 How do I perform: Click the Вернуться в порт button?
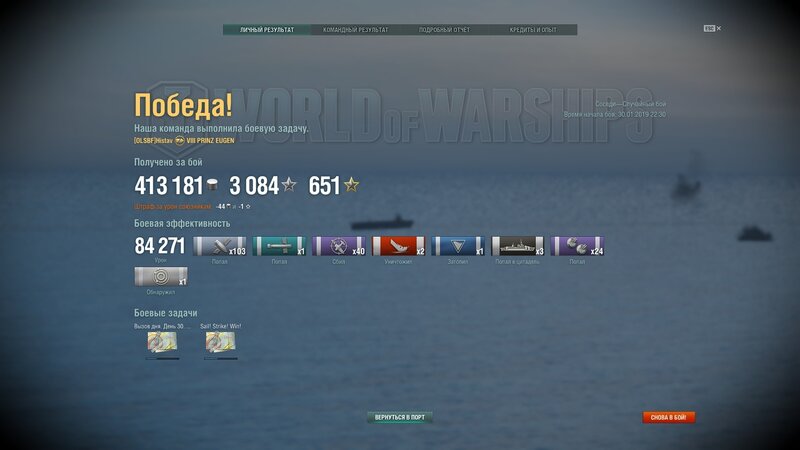400,417
